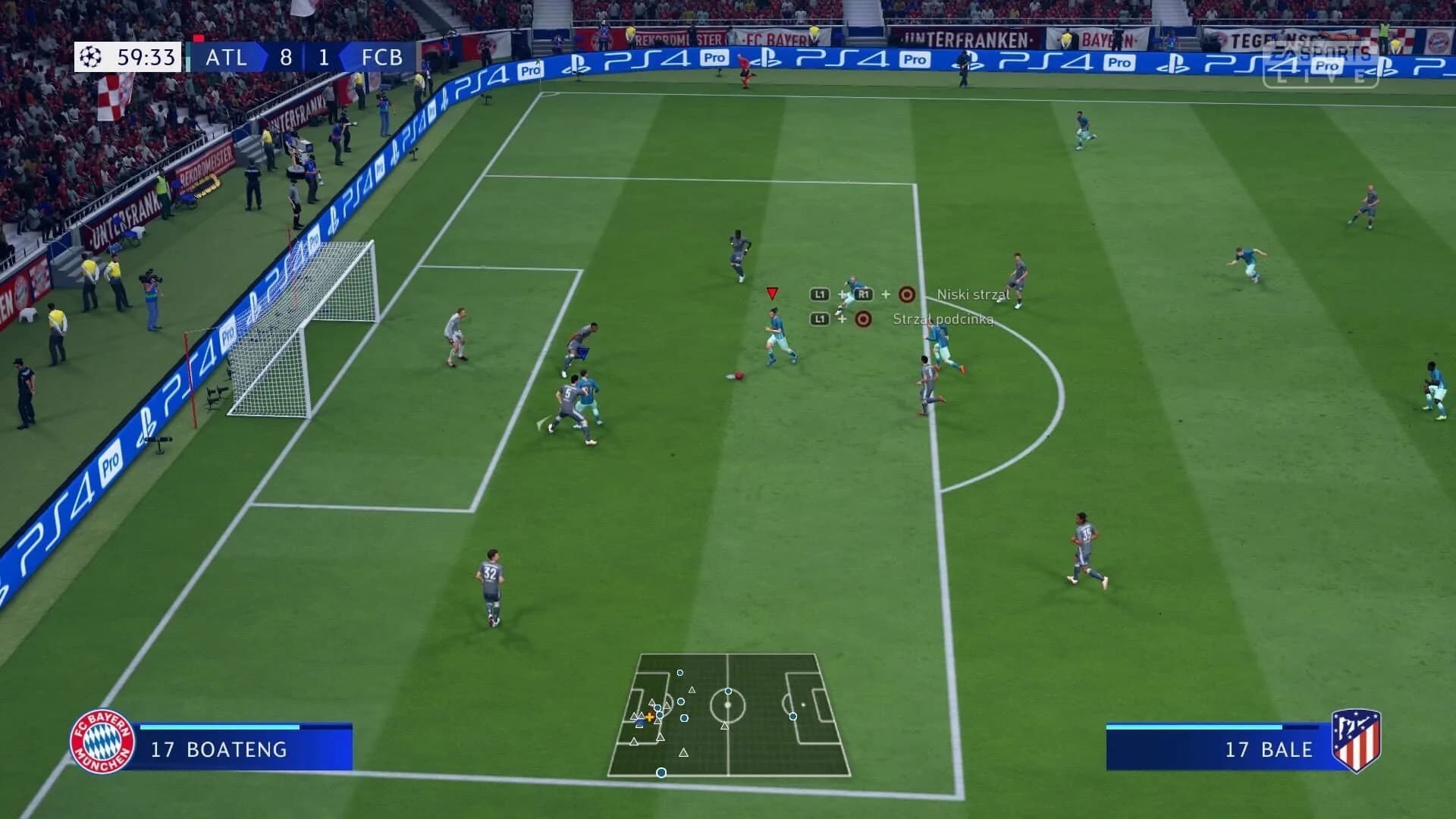Click the blue marker over the Bayern defender
The width and height of the screenshot is (1456, 819).
tap(584, 352)
